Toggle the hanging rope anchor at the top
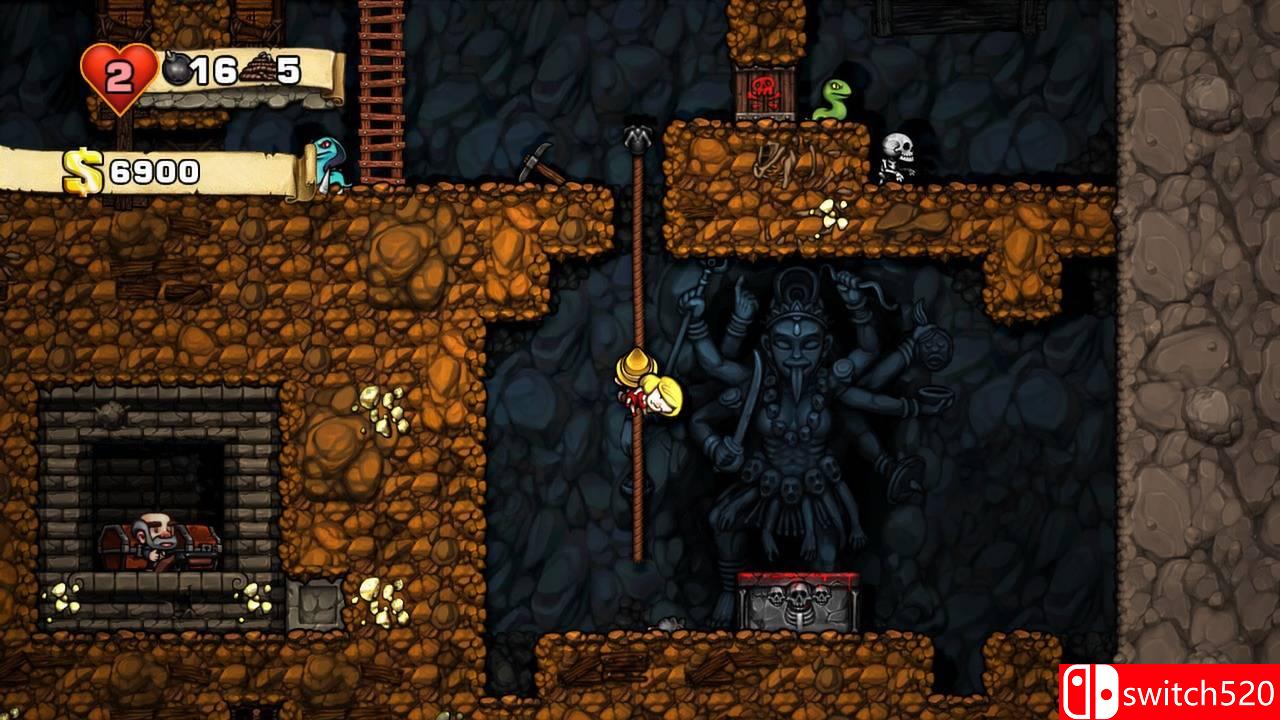The image size is (1280, 720). pos(637,135)
